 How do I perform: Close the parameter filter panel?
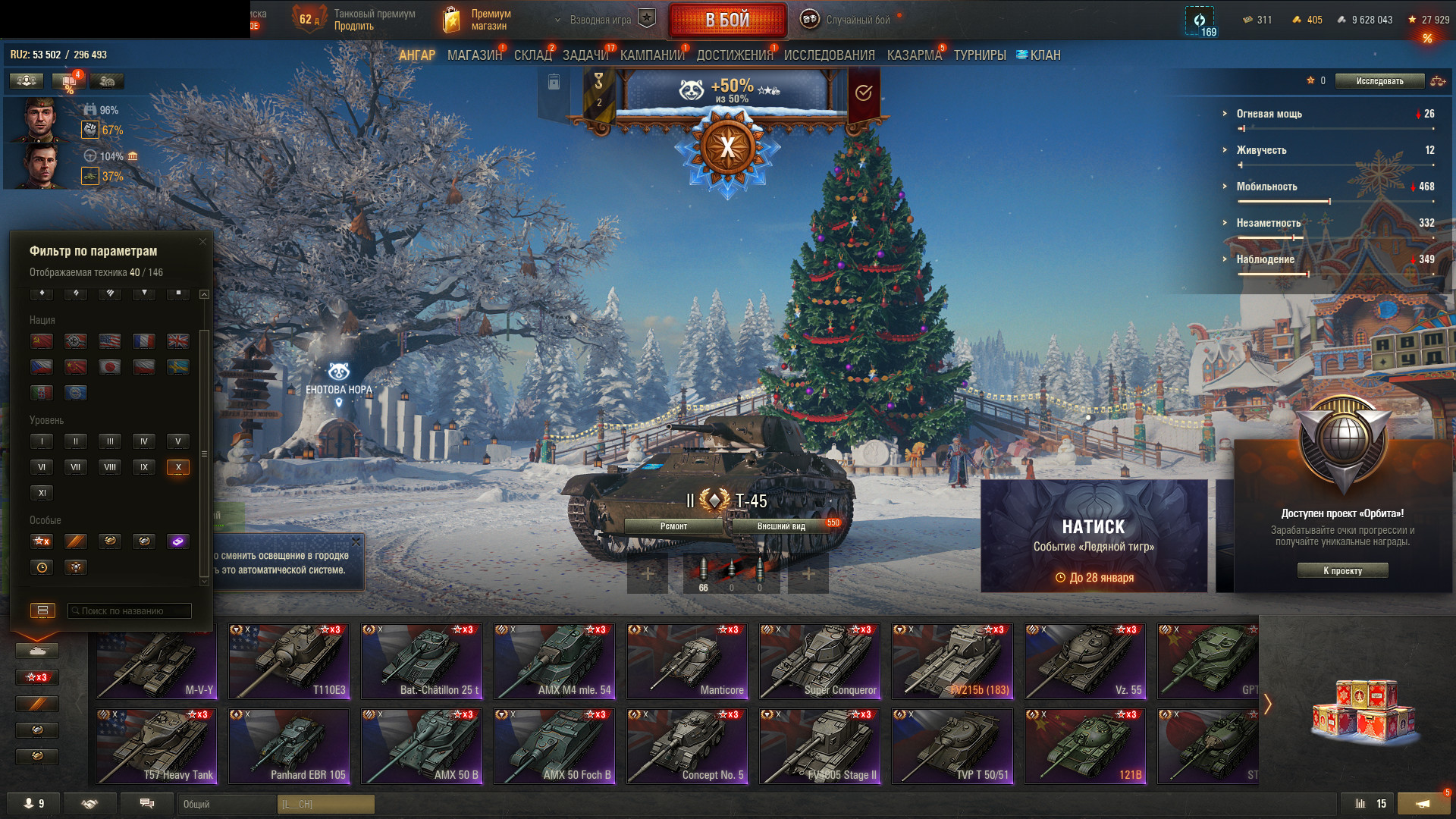tap(202, 242)
